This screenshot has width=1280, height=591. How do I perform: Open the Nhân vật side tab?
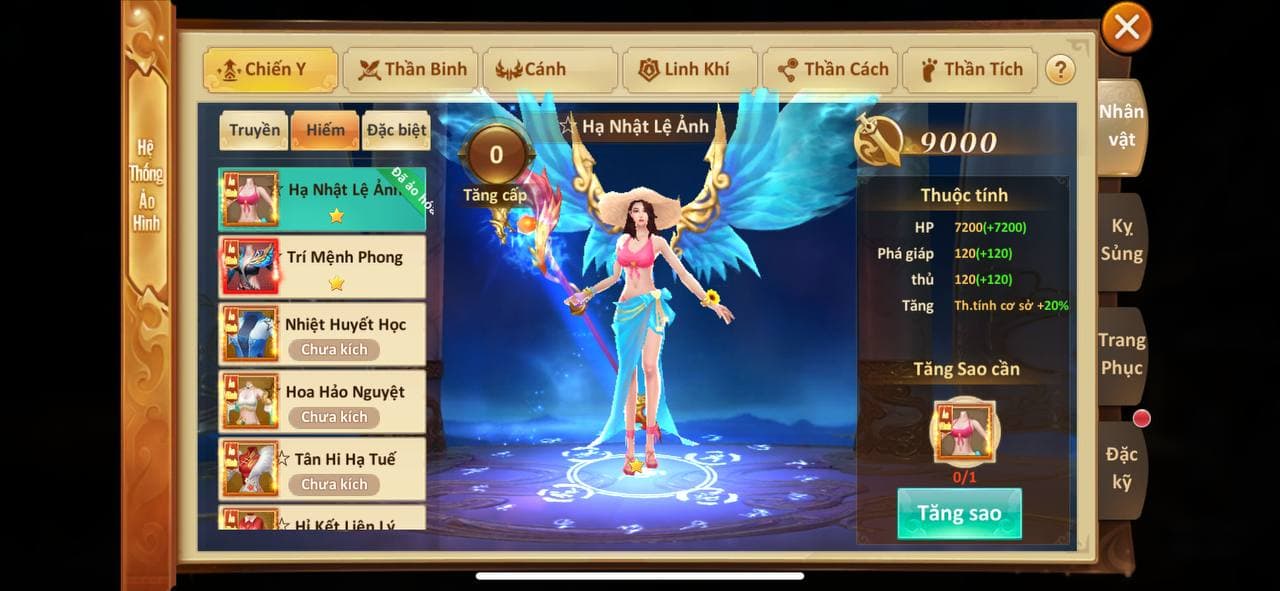tap(1121, 126)
